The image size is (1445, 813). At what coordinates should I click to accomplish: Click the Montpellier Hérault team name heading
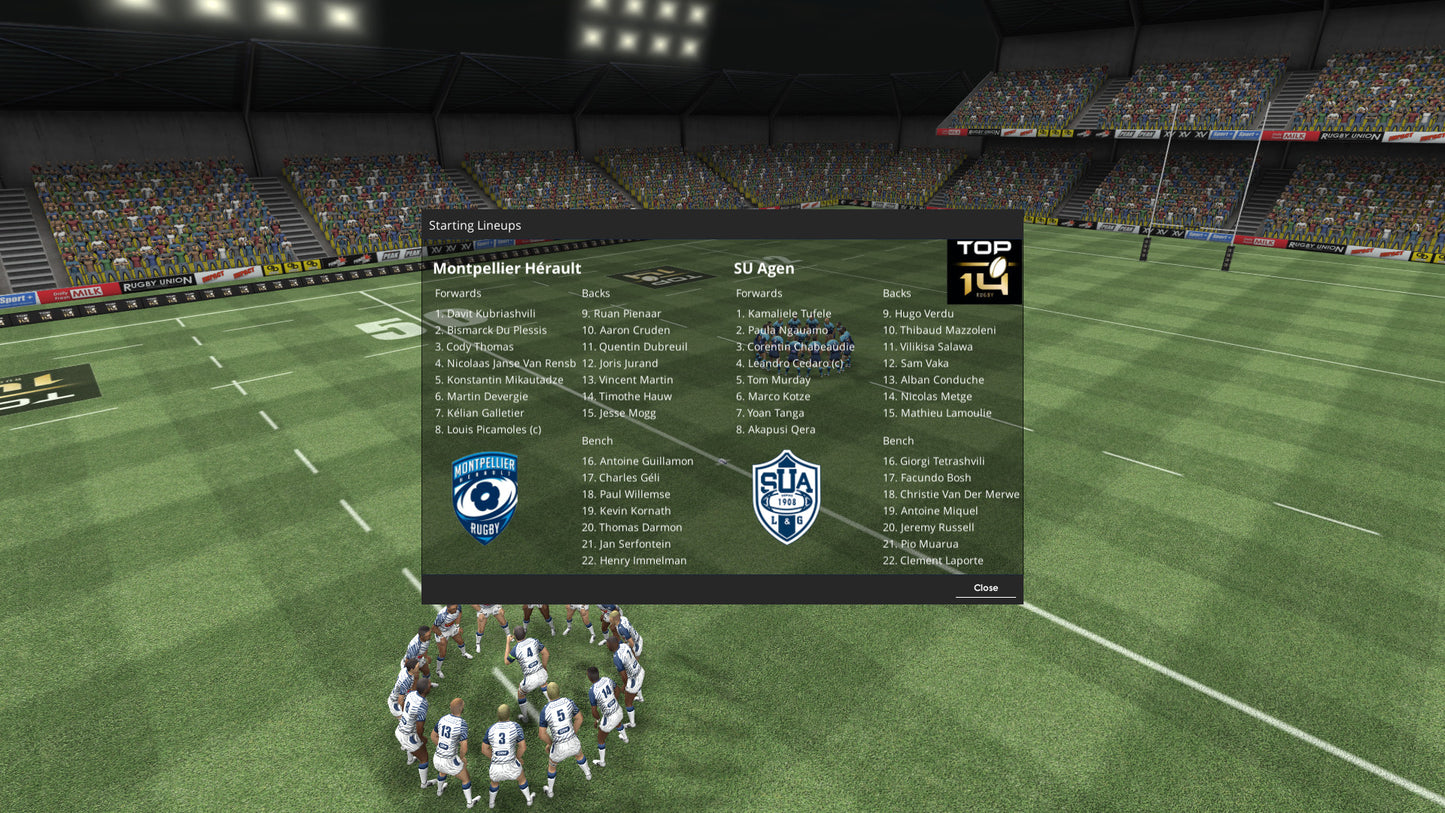point(506,268)
